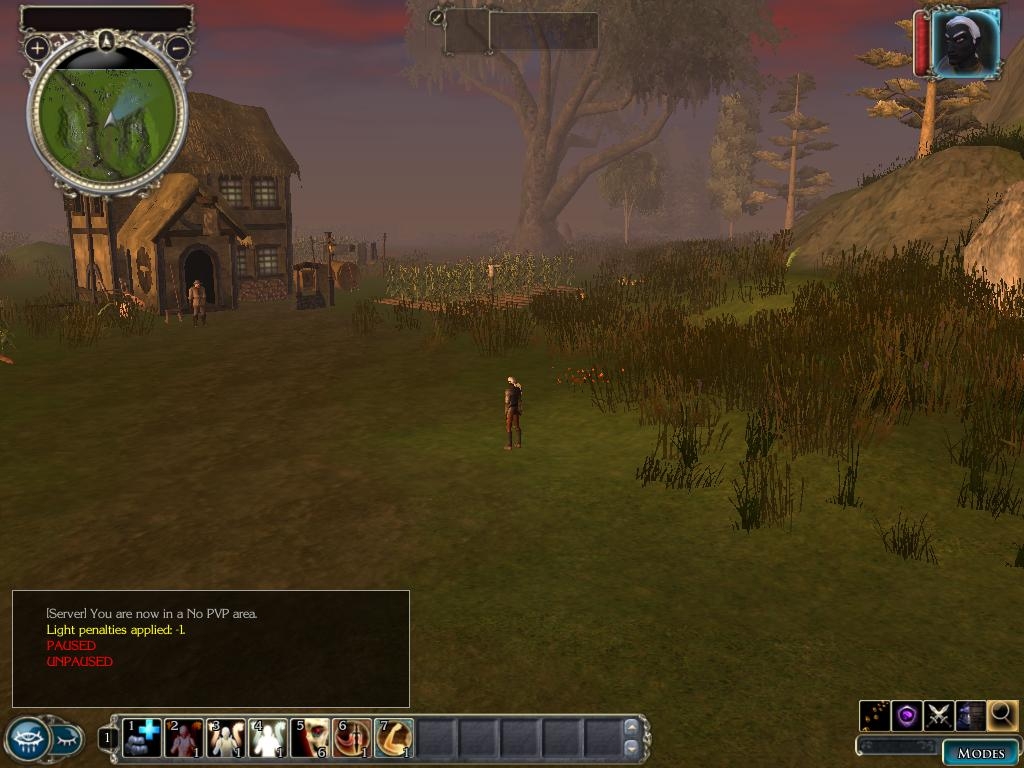Select the purple shield mode icon
1024x768 pixels.
coord(907,715)
